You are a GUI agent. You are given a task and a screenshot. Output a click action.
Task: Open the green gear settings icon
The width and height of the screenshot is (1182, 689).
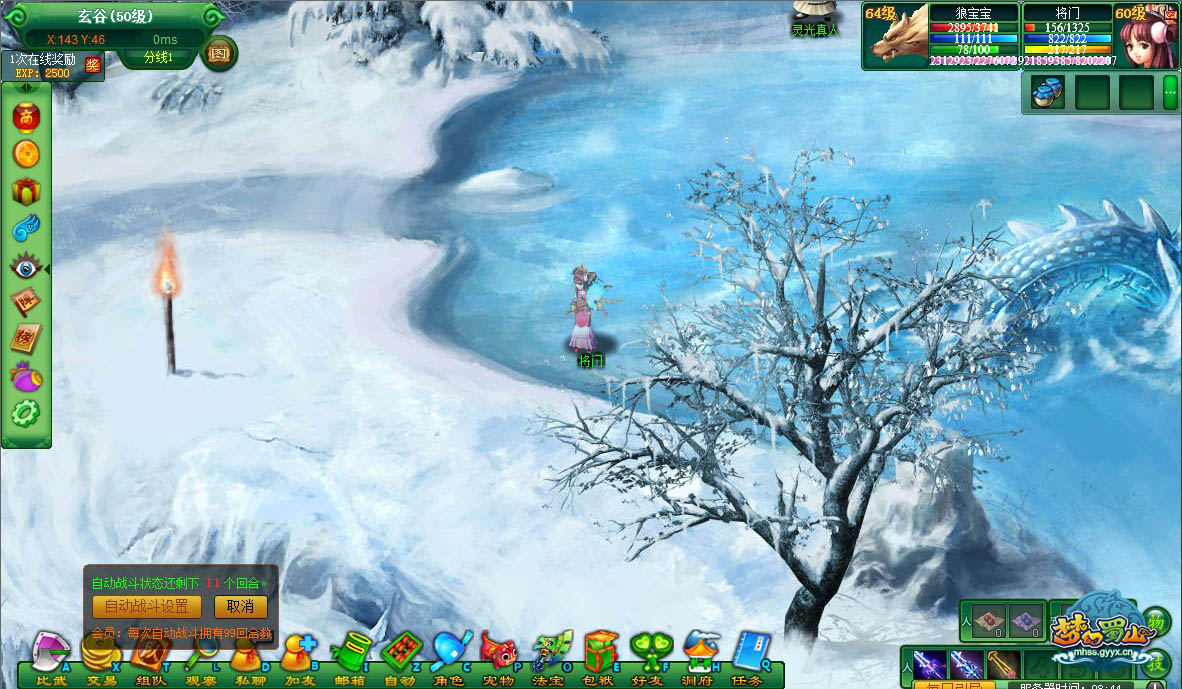pyautogui.click(x=25, y=412)
